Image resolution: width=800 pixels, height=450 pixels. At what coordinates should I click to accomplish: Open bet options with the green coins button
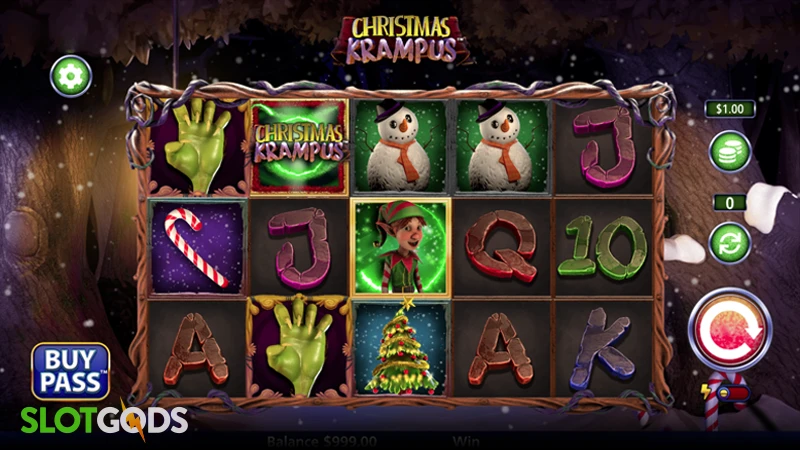[x=730, y=152]
